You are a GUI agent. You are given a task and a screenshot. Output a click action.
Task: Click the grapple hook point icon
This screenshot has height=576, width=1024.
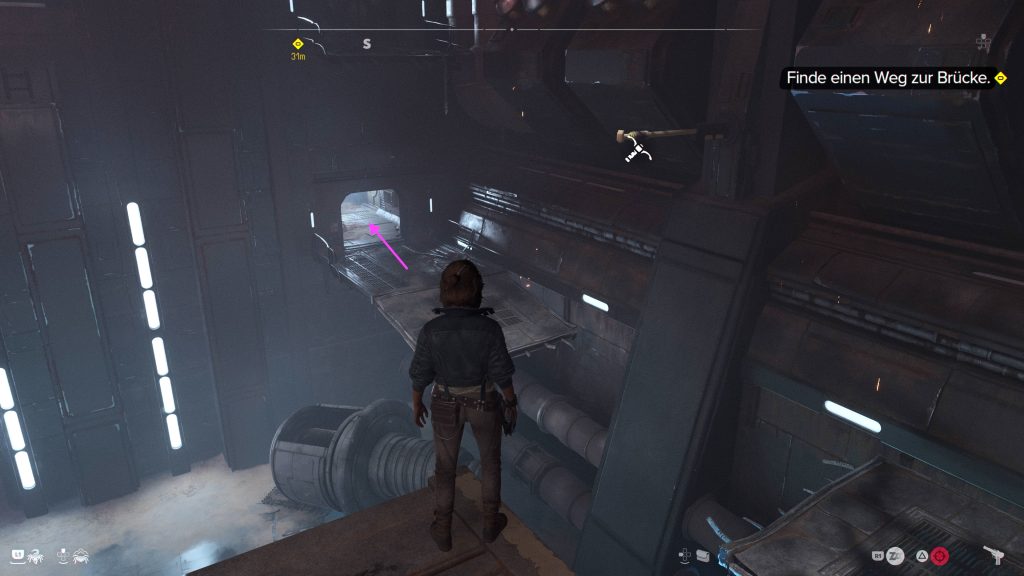pos(637,150)
